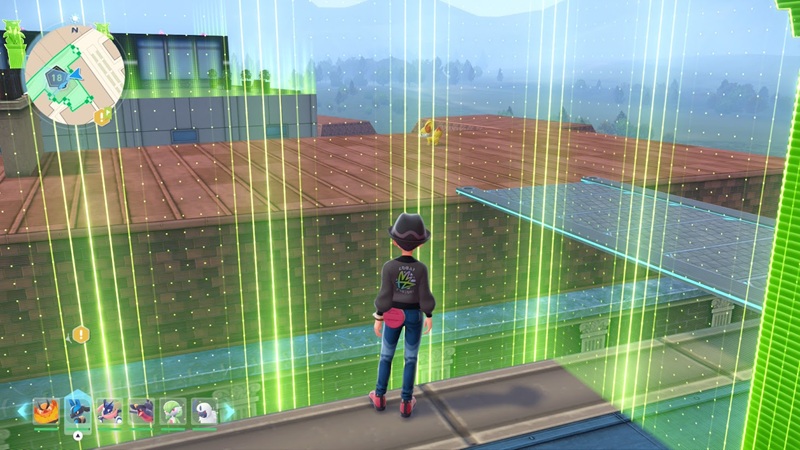Choose the black and red bird Pokémon slot
This screenshot has height=450, width=800.
coord(141,411)
